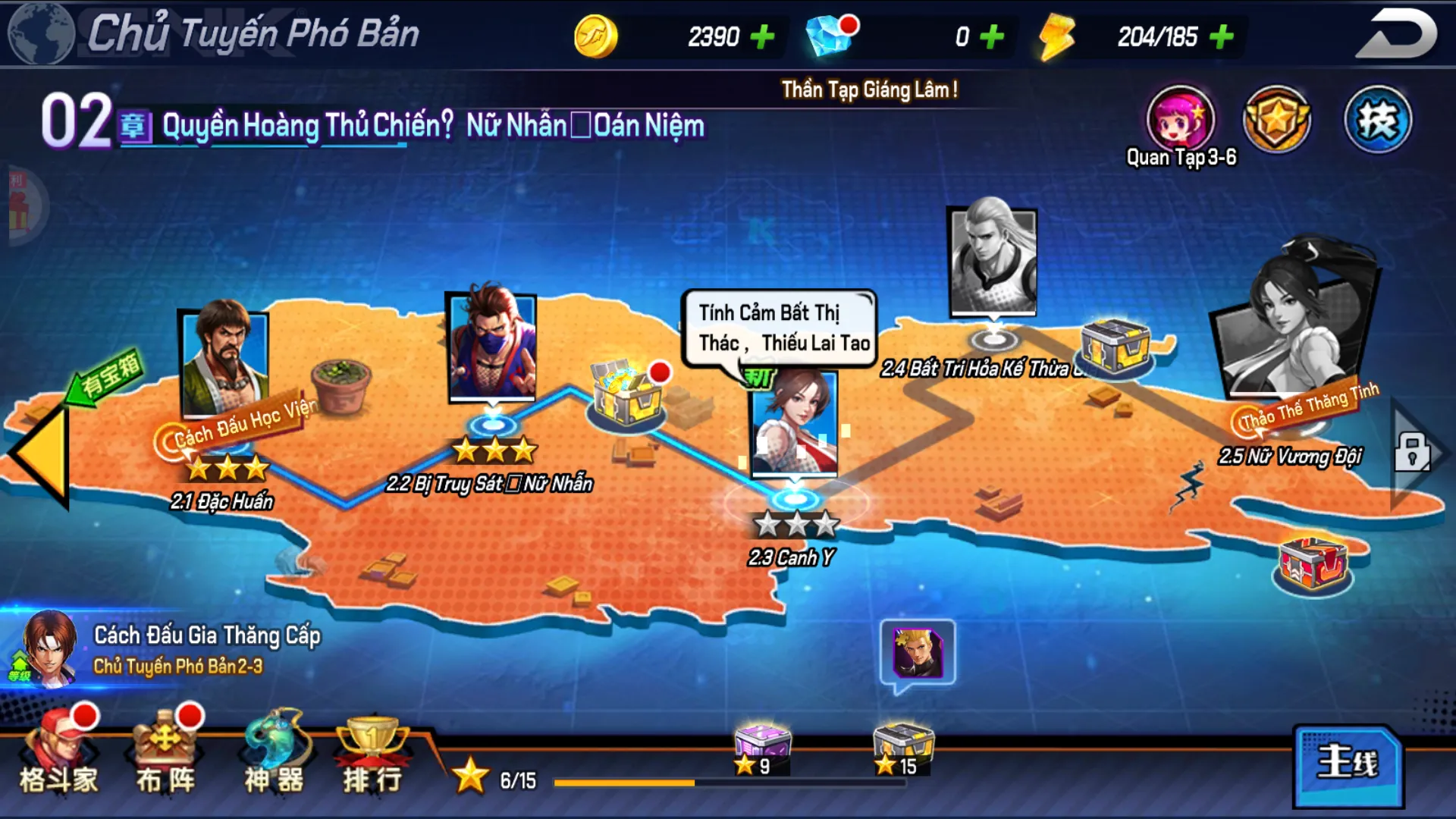
Task: Refill stamina with the plus button
Action: coord(1221,36)
